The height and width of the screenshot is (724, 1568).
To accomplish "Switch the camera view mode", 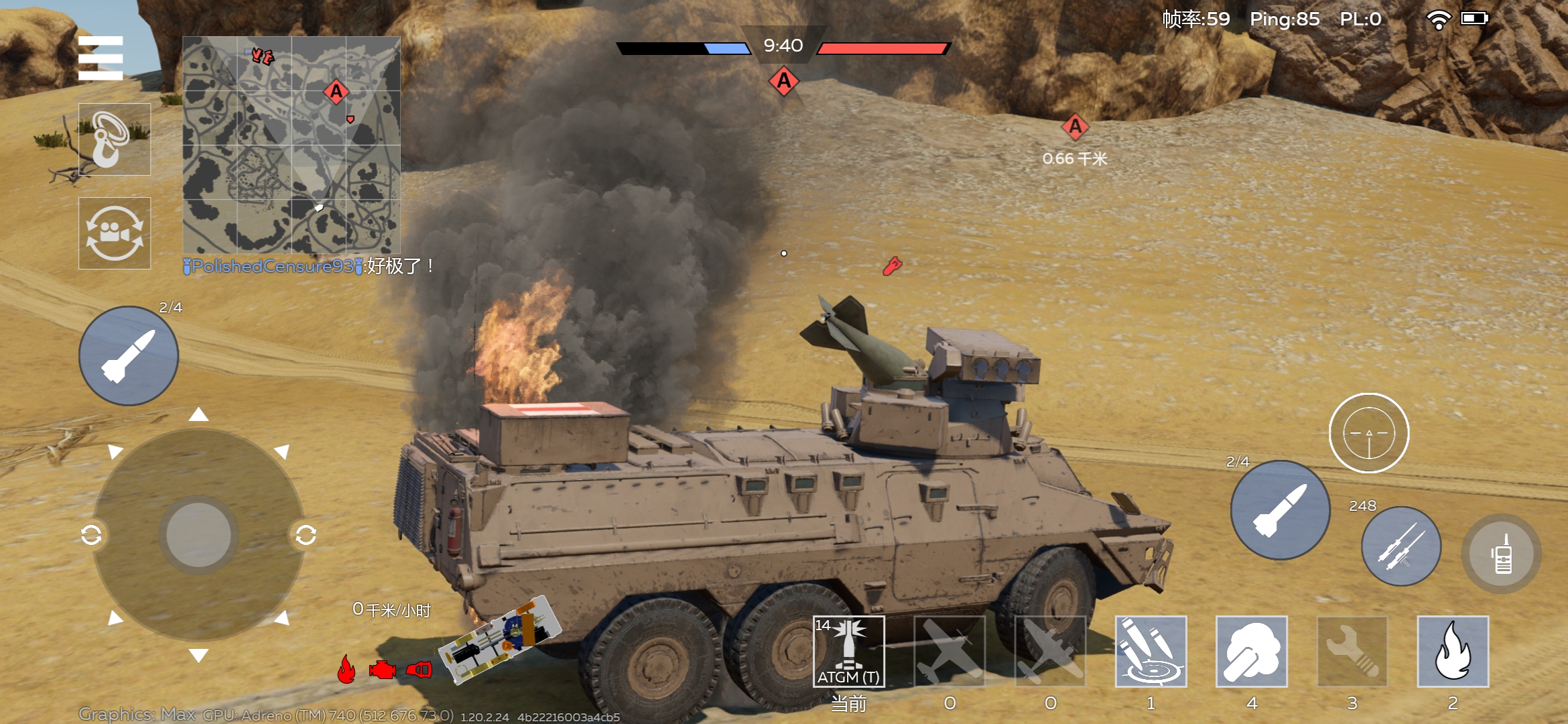I will pyautogui.click(x=115, y=233).
